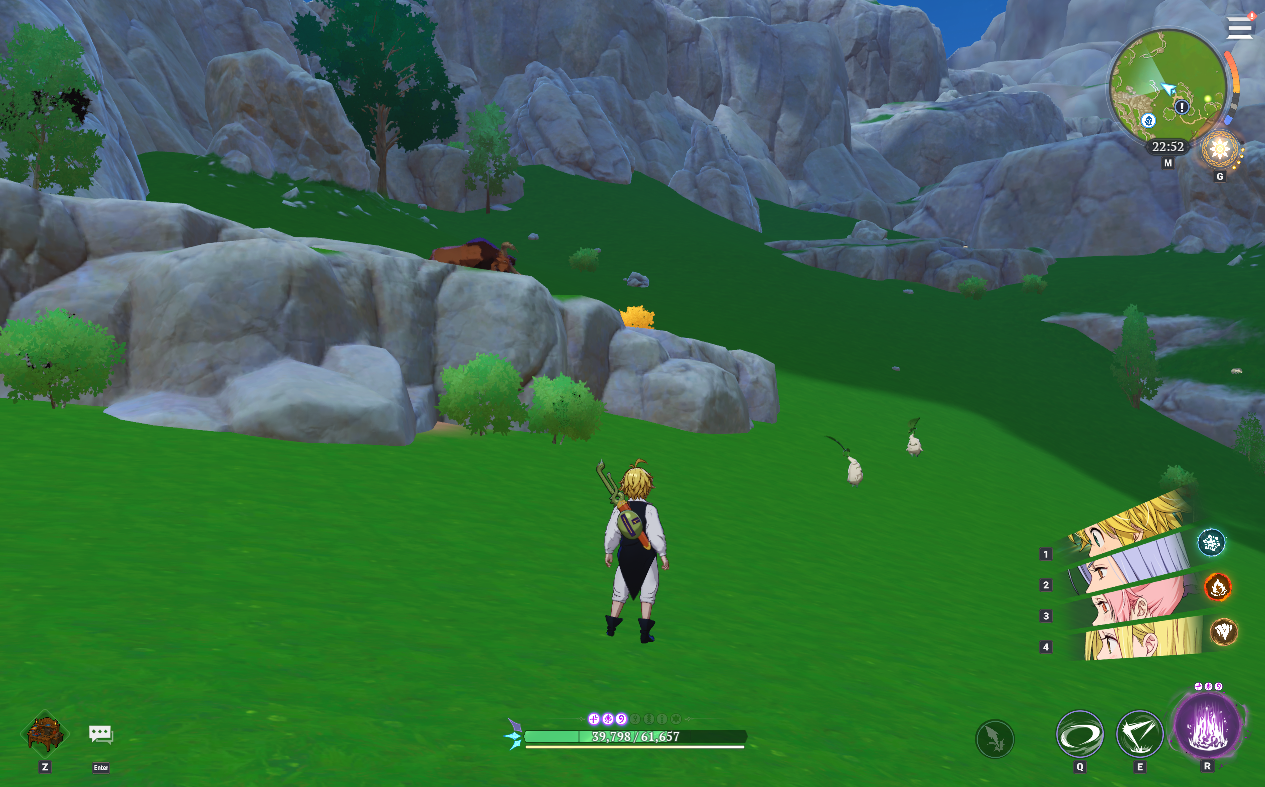This screenshot has height=787, width=1265.
Task: Open the hamburger main menu
Action: point(1240,28)
